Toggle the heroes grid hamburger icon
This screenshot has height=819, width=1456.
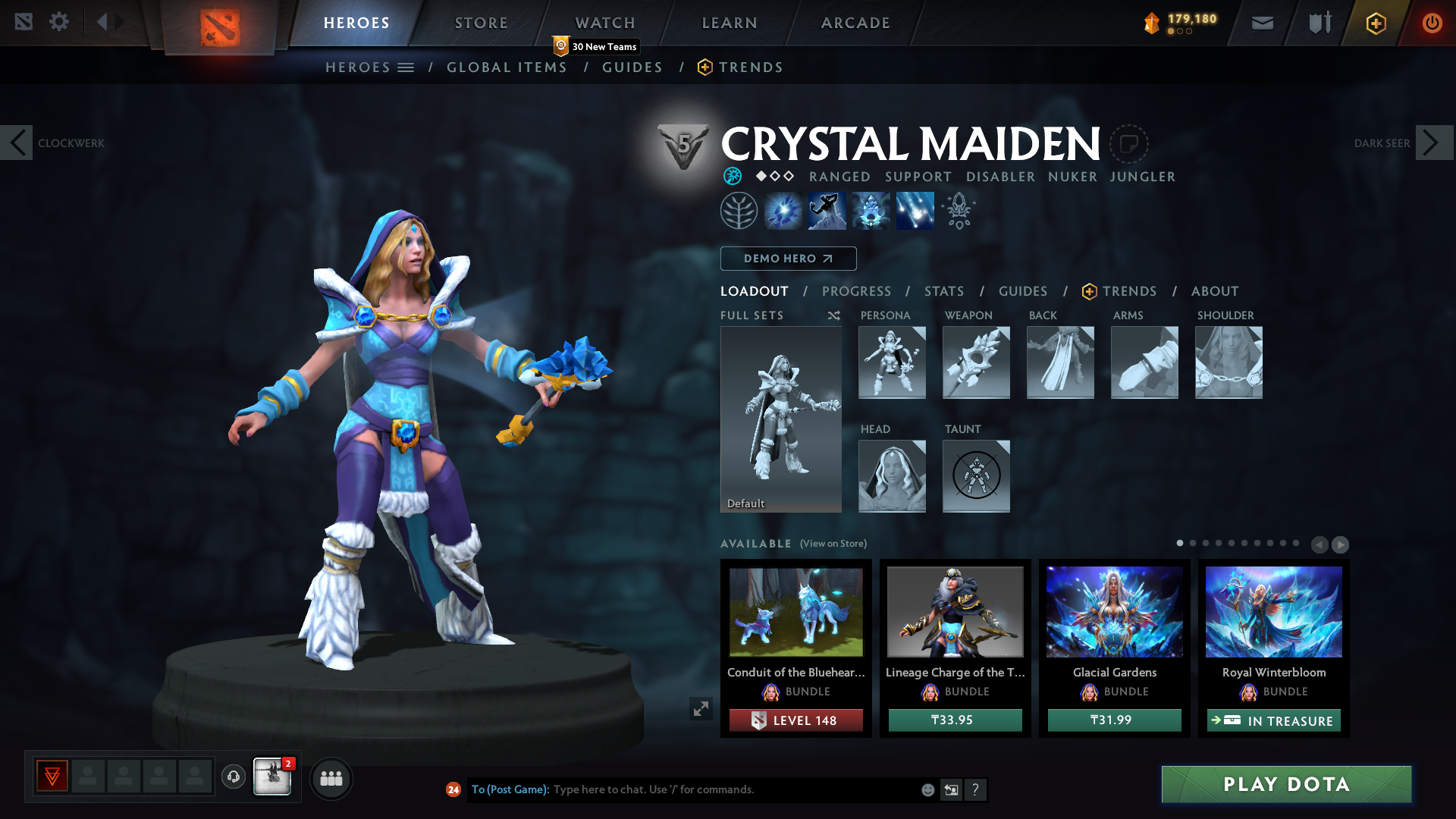[406, 67]
